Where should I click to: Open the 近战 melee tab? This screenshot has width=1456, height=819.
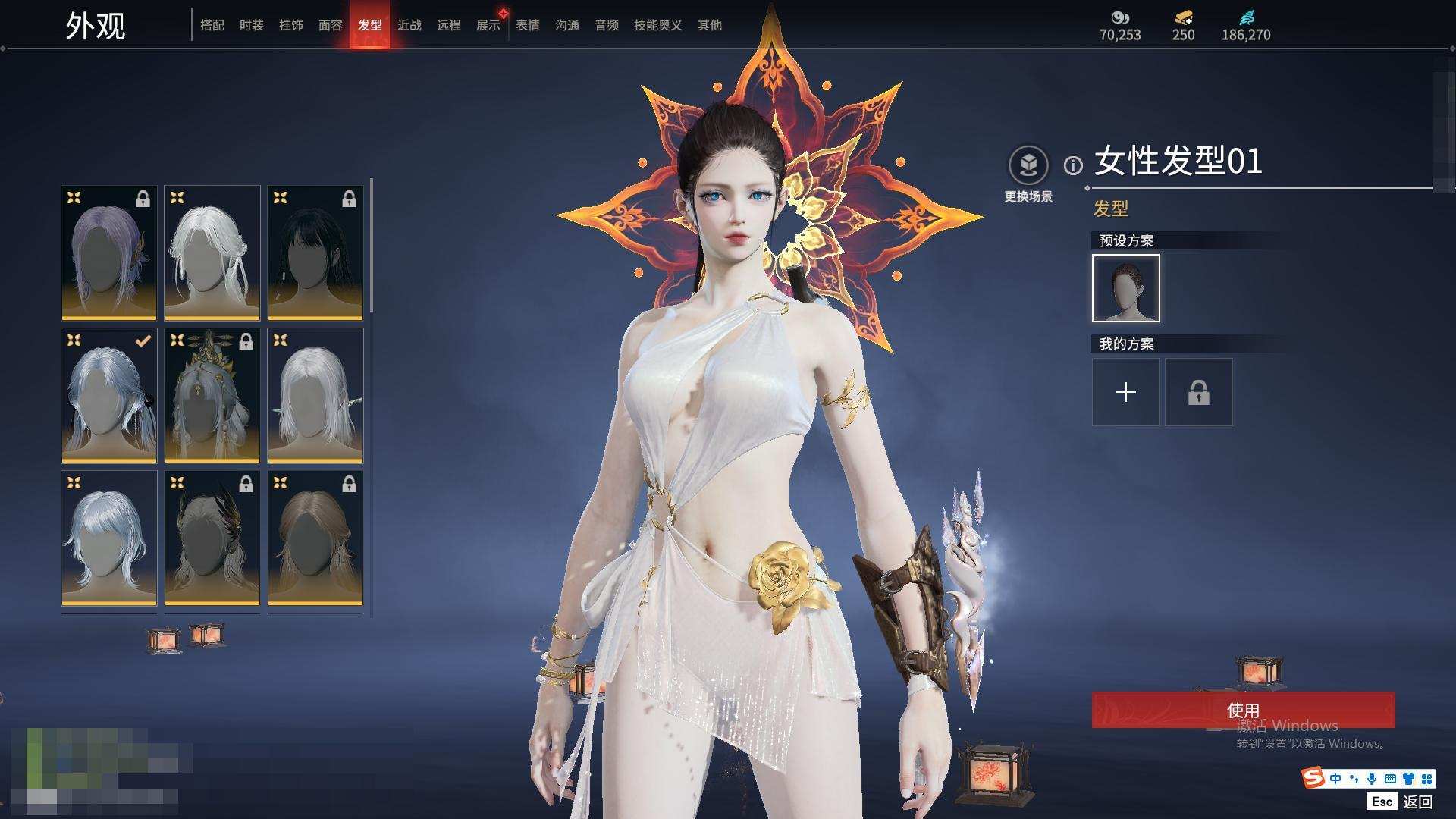click(x=409, y=25)
